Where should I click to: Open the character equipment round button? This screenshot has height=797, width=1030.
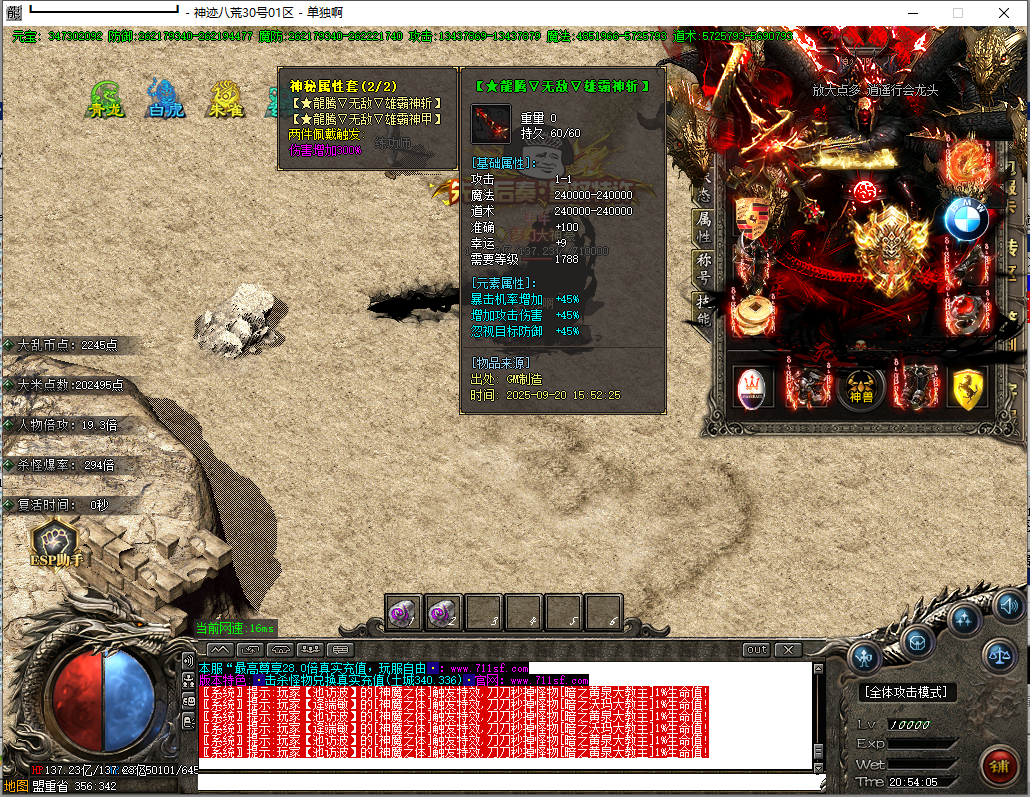[x=864, y=657]
